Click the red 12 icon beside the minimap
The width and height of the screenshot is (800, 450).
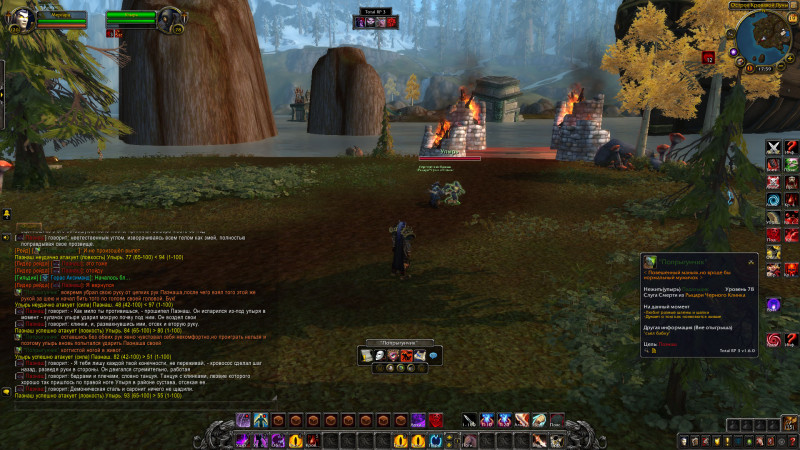(x=709, y=59)
